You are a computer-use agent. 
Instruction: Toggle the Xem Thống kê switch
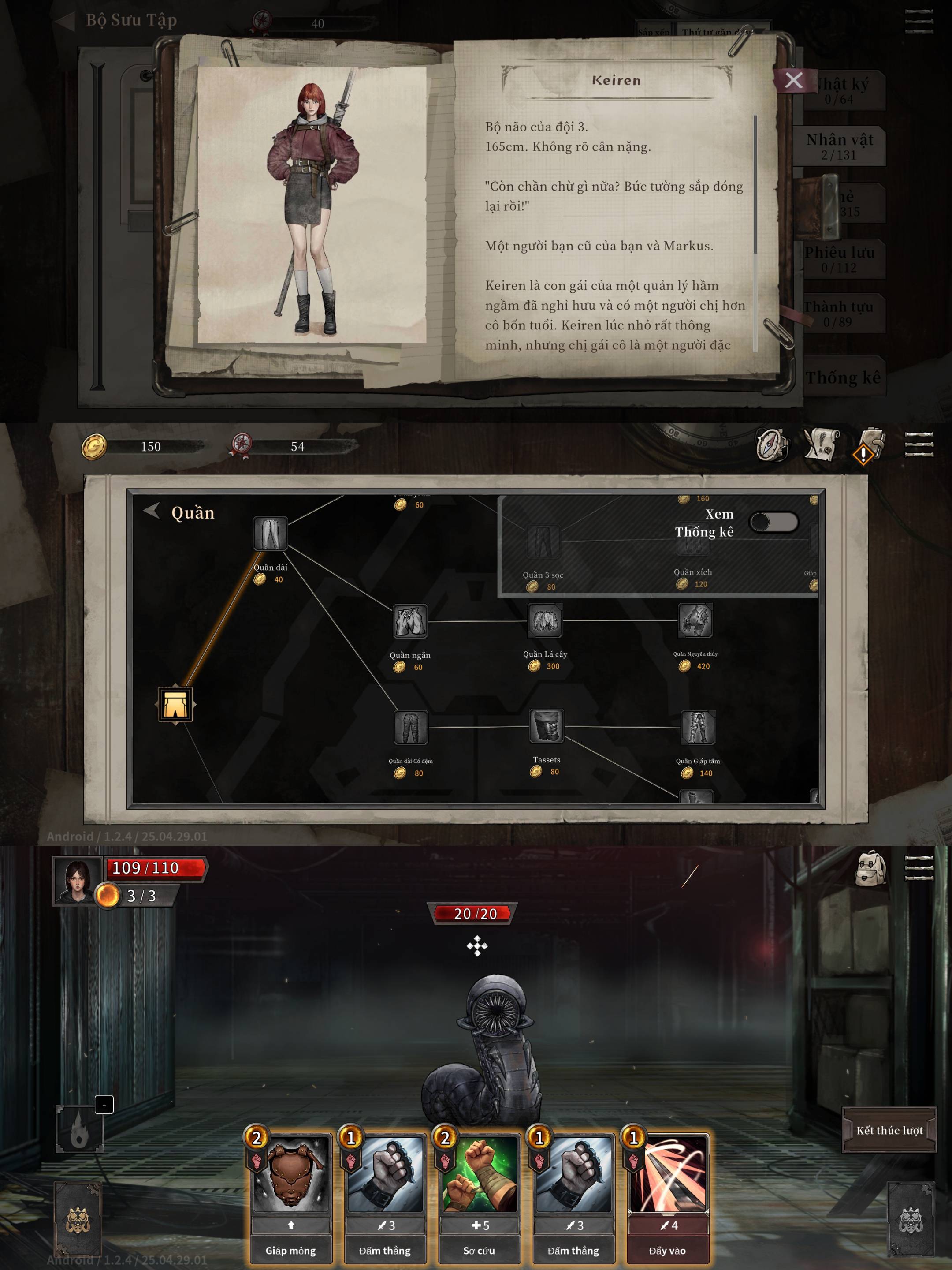point(773,522)
